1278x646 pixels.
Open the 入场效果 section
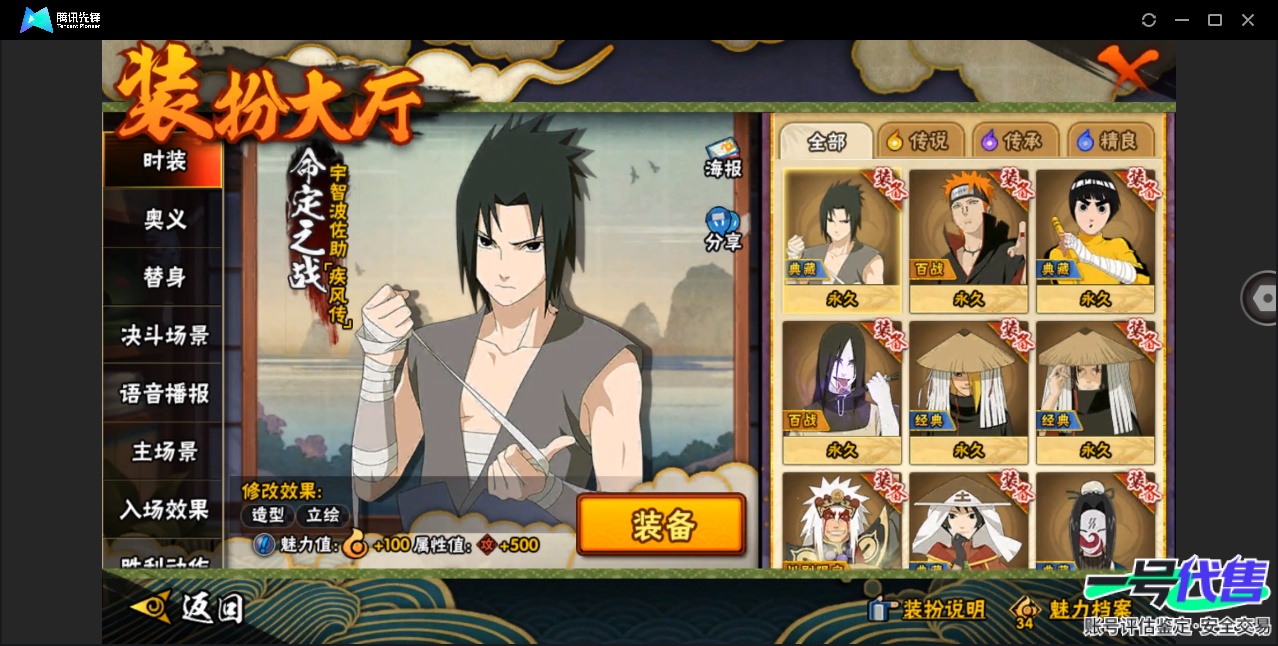(x=164, y=509)
